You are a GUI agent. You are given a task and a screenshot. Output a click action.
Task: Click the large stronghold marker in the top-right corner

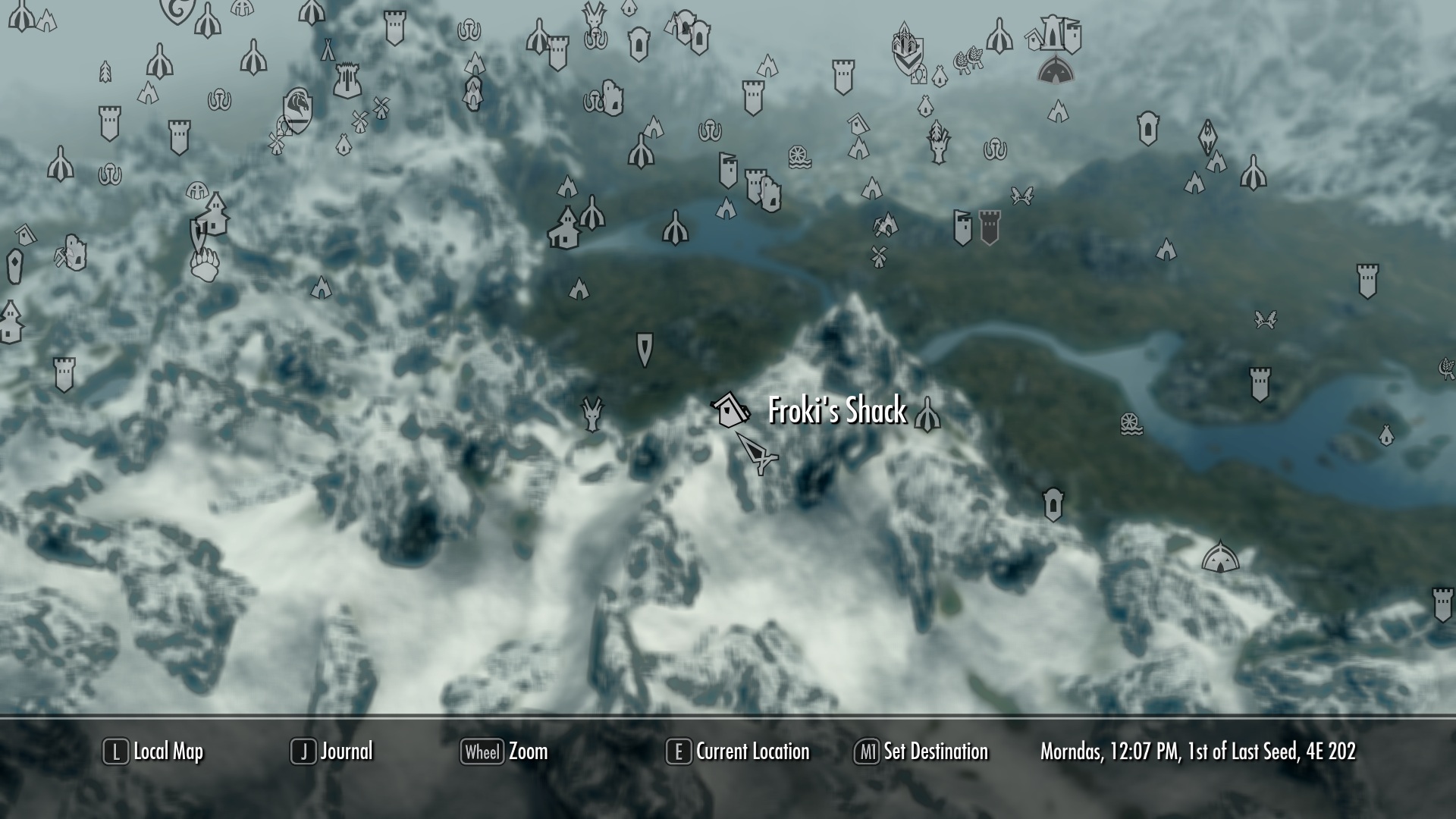(1053, 33)
